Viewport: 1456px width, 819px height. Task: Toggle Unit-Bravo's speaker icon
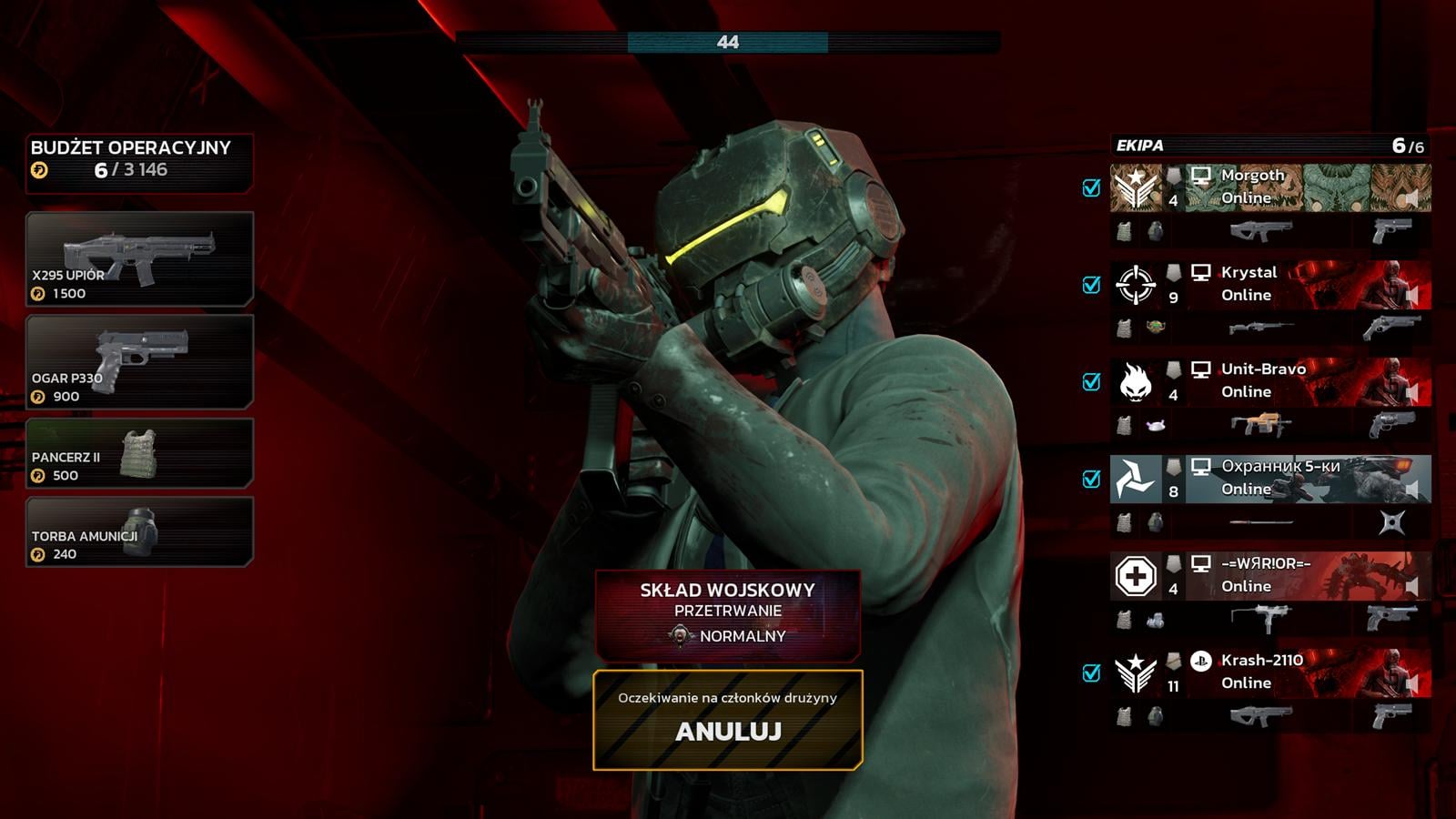tap(1411, 392)
